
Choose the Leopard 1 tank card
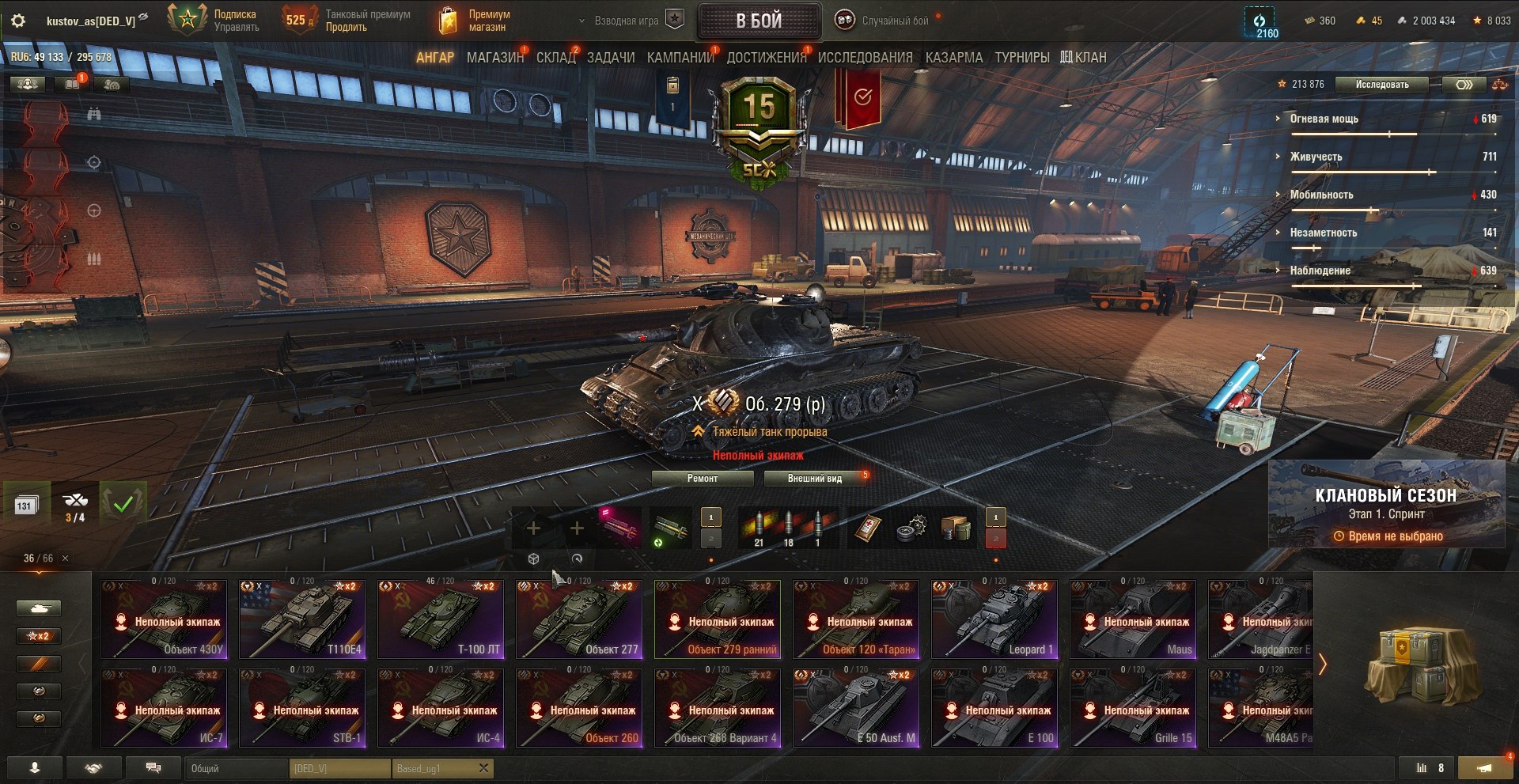994,619
